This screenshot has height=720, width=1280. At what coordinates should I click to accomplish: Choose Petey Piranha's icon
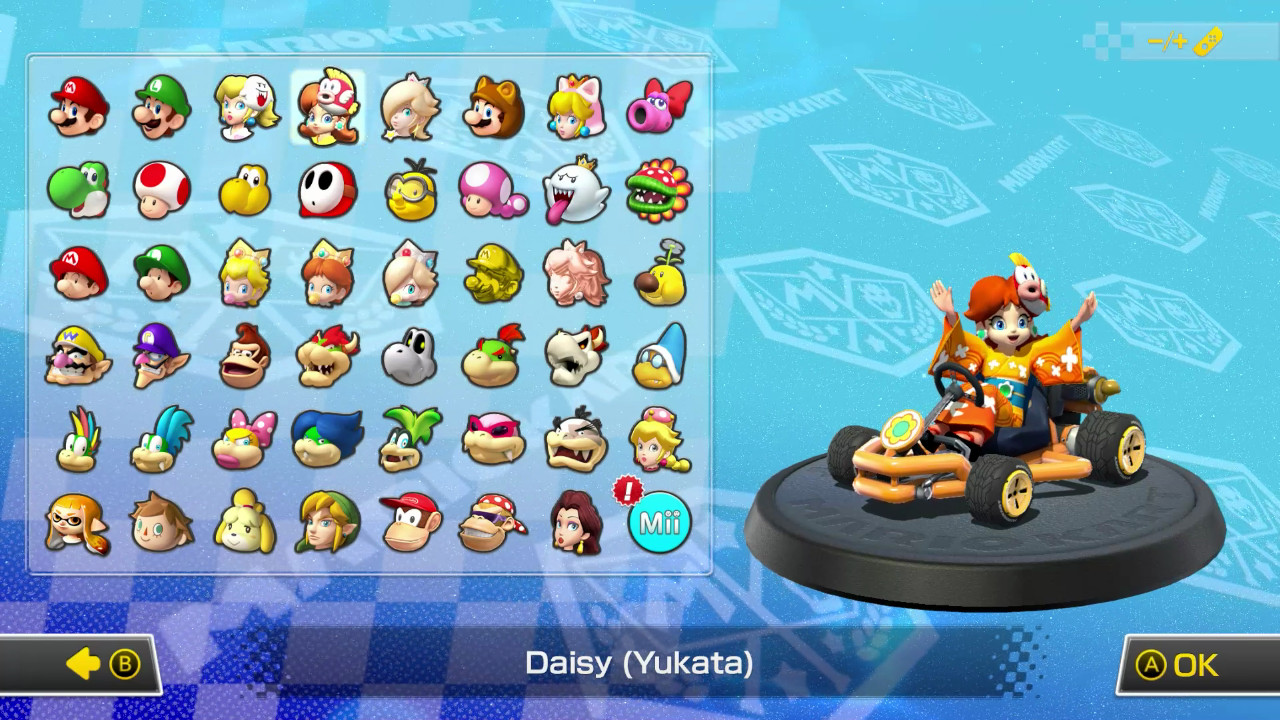click(x=657, y=190)
